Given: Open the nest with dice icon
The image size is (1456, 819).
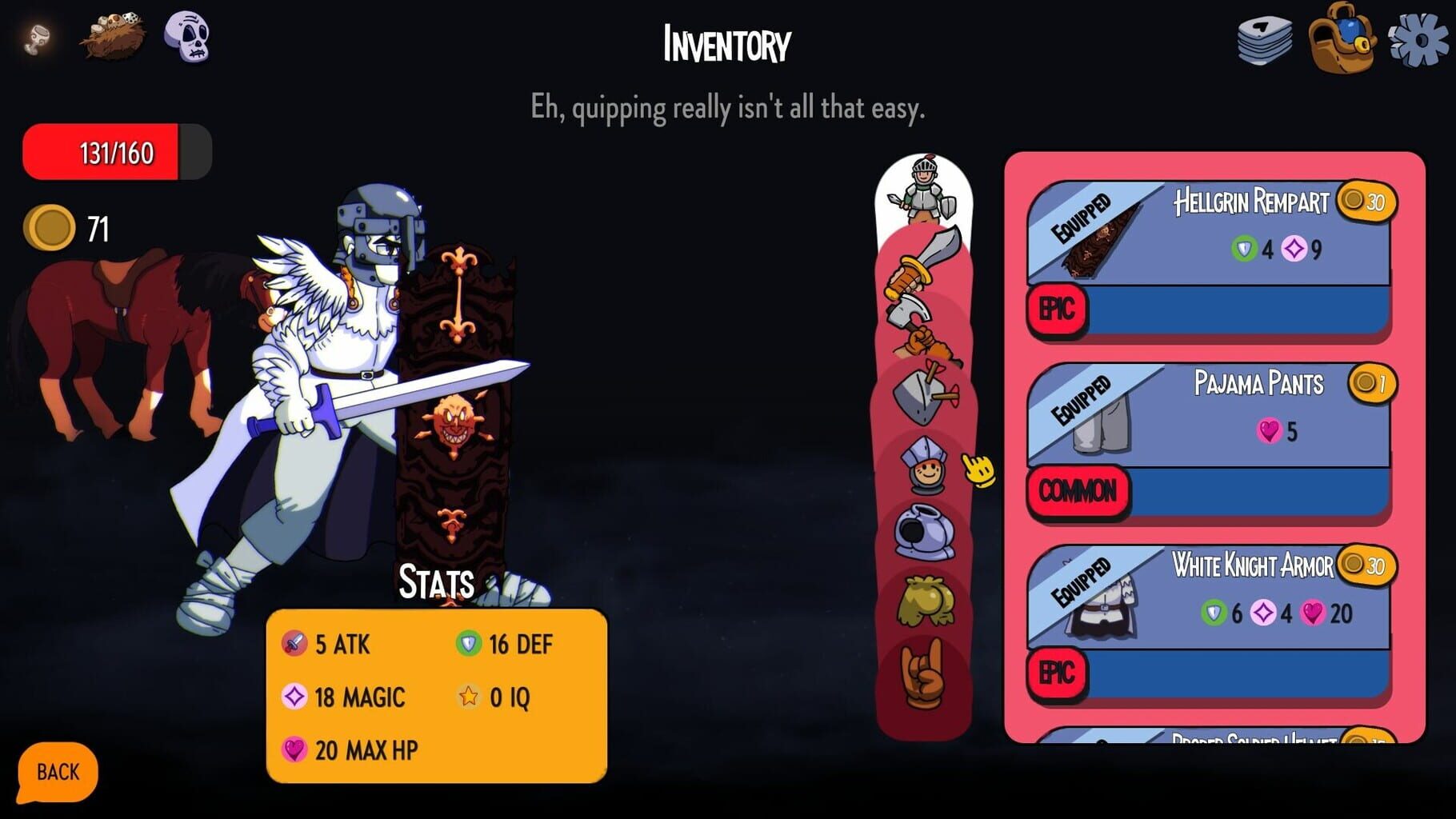Looking at the screenshot, I should point(112,36).
